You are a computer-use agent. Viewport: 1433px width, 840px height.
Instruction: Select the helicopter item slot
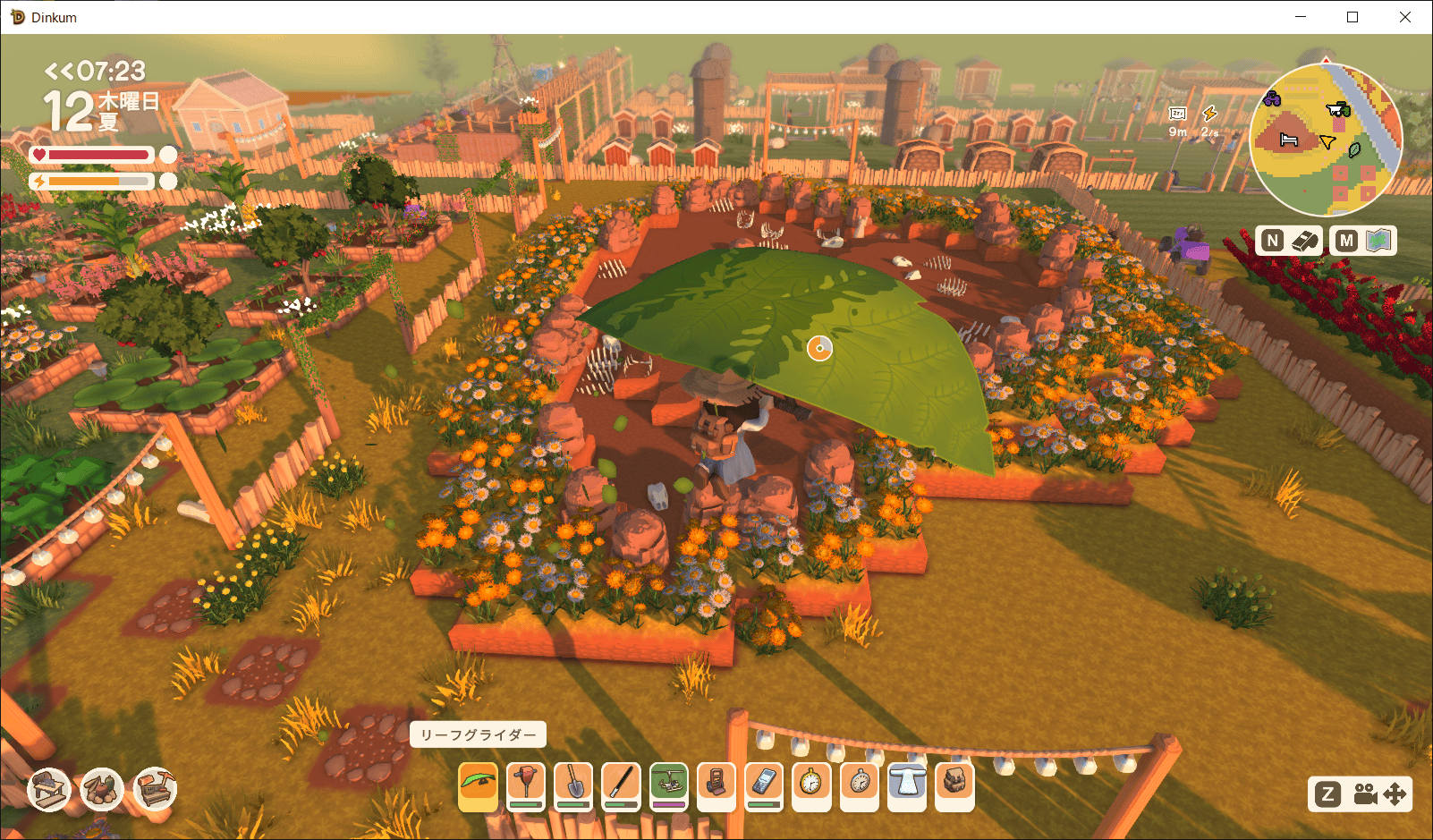668,785
